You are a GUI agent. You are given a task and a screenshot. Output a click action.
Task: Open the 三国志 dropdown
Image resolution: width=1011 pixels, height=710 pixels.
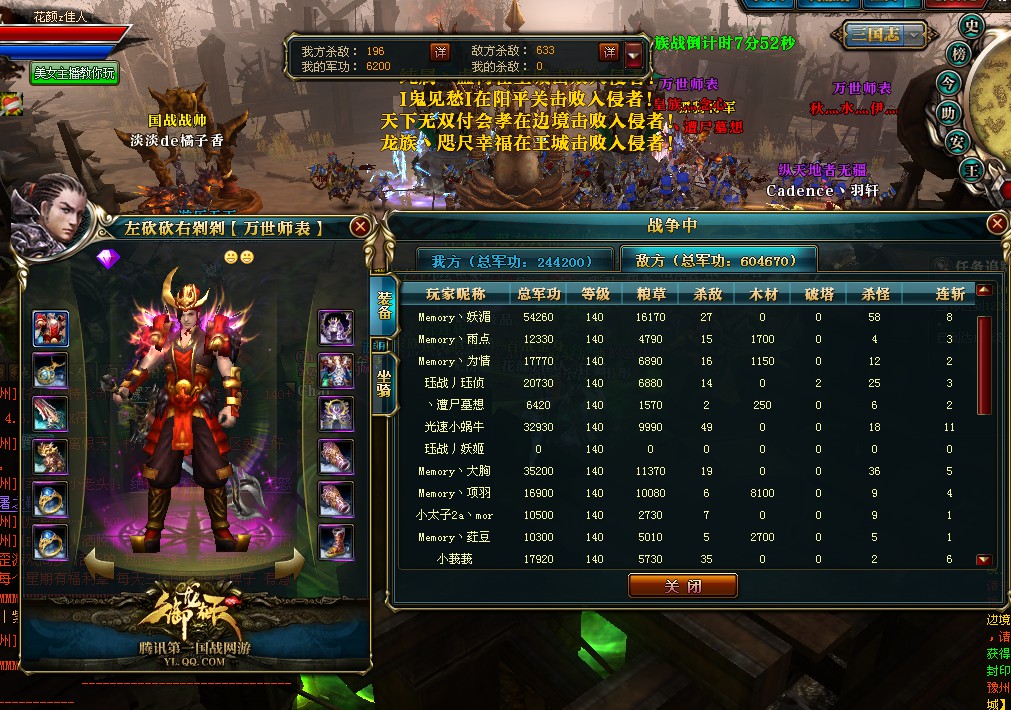point(889,35)
